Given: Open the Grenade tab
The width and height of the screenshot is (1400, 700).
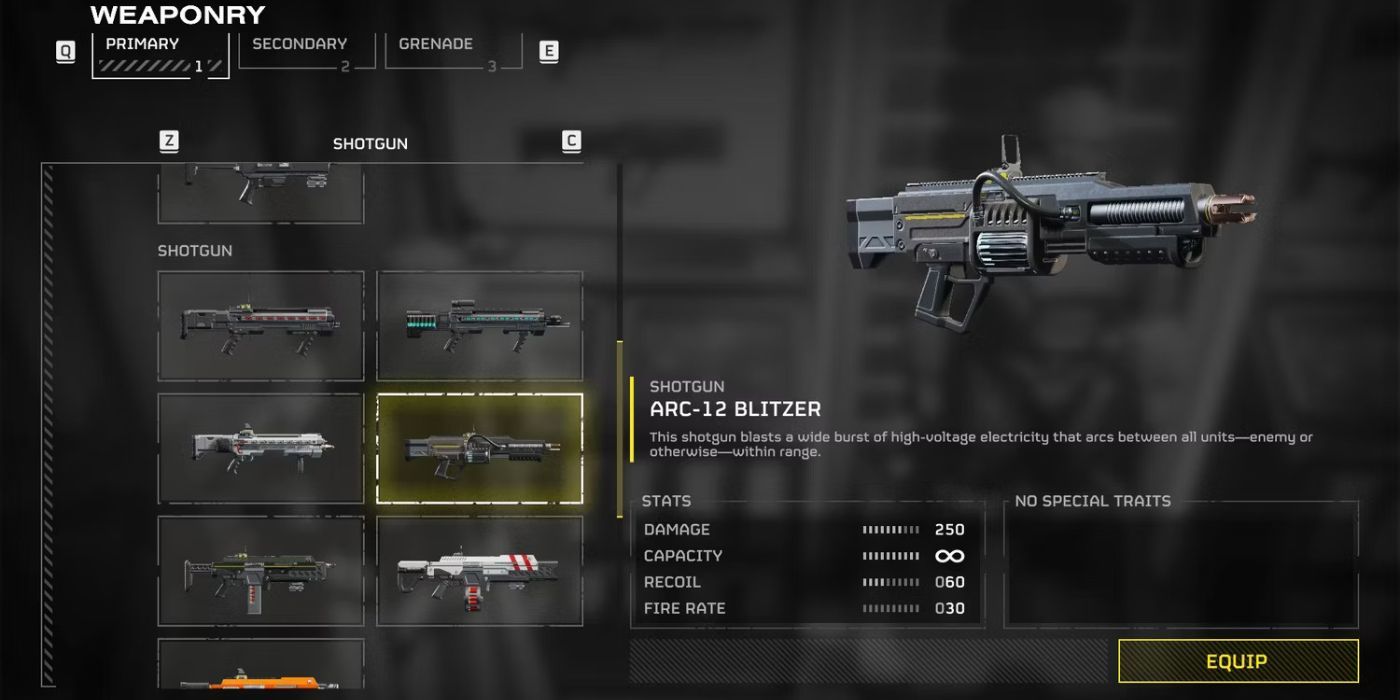Looking at the screenshot, I should tap(453, 54).
